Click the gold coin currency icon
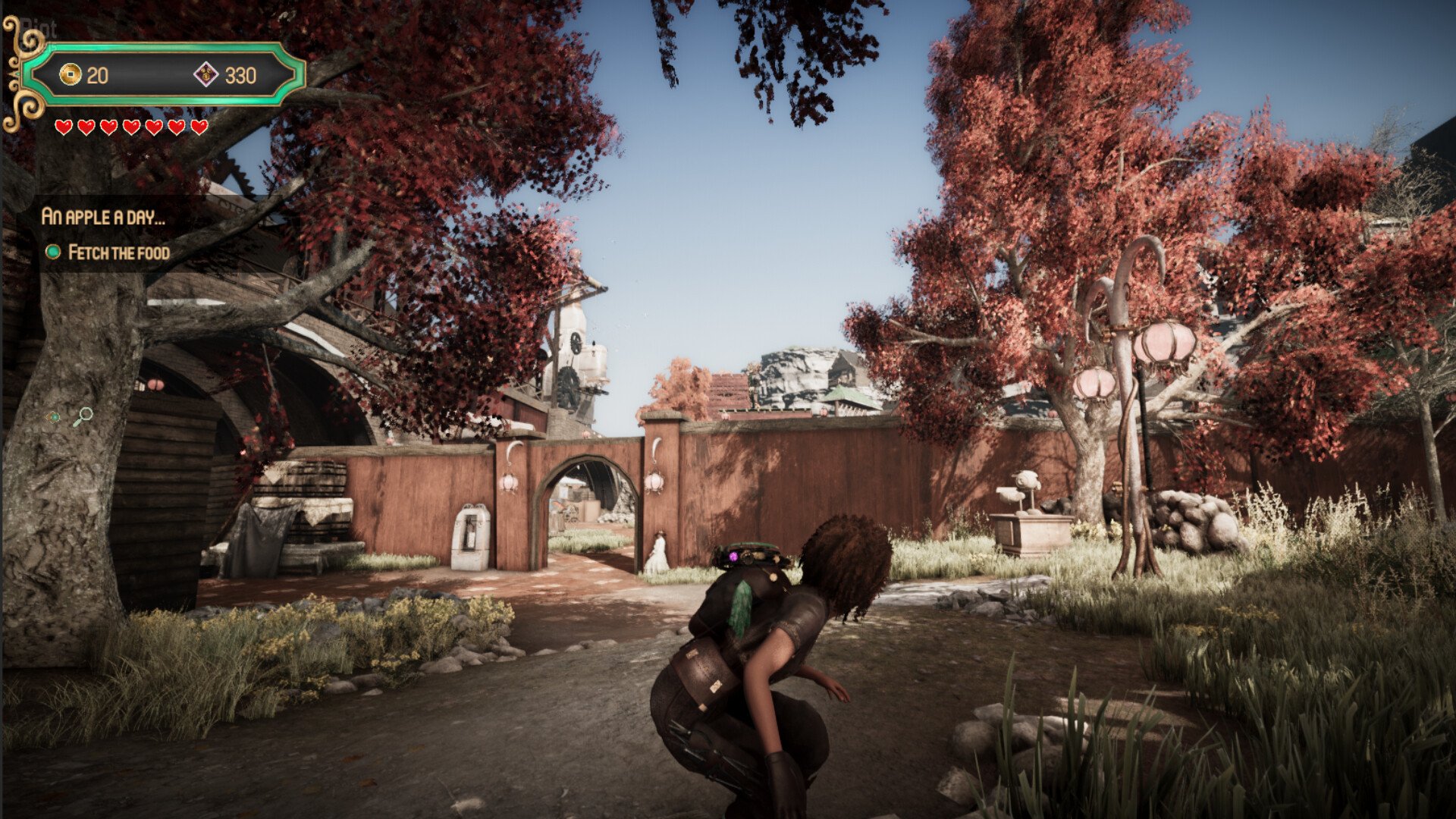1456x819 pixels. tap(70, 74)
